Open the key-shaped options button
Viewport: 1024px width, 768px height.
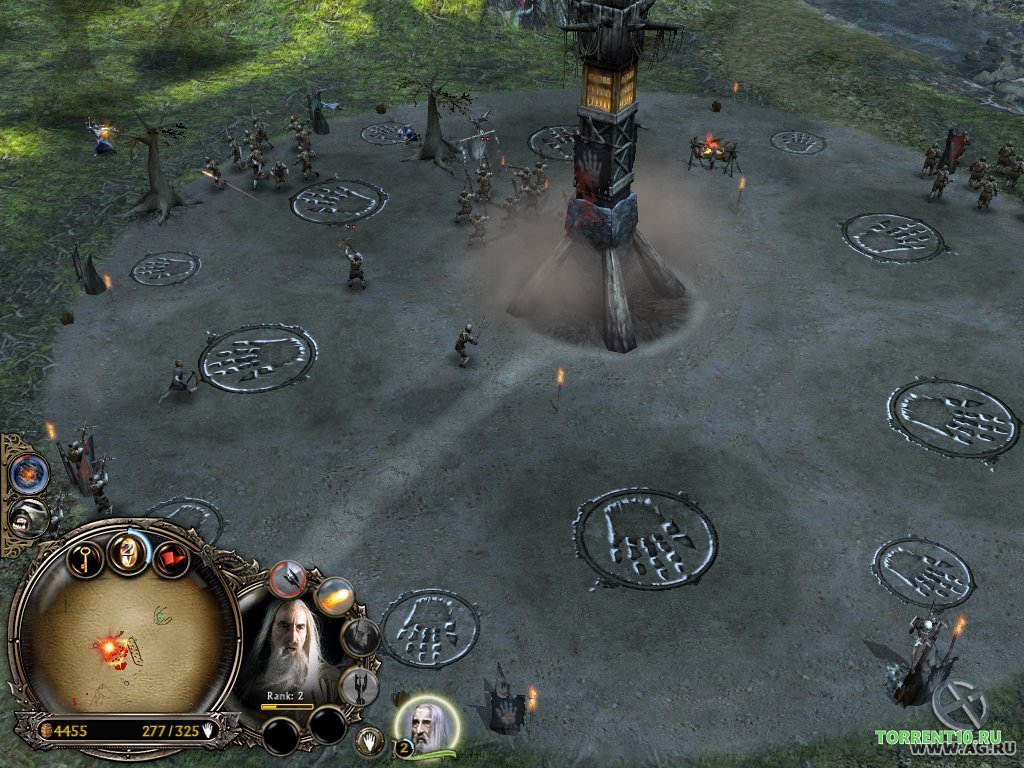tap(85, 556)
